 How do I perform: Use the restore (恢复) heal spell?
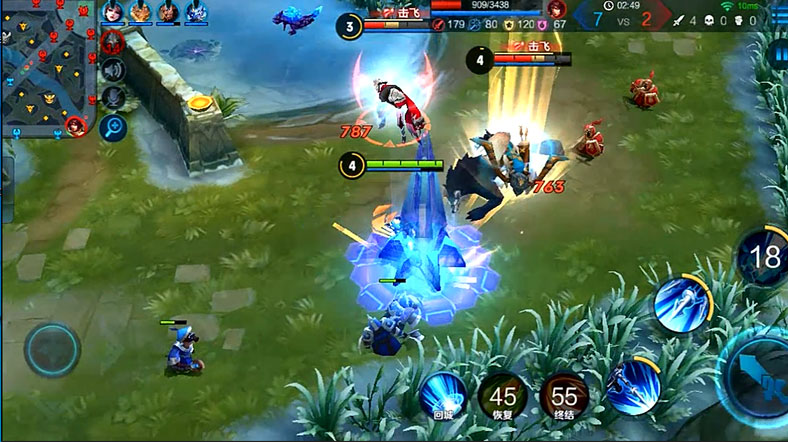(503, 396)
